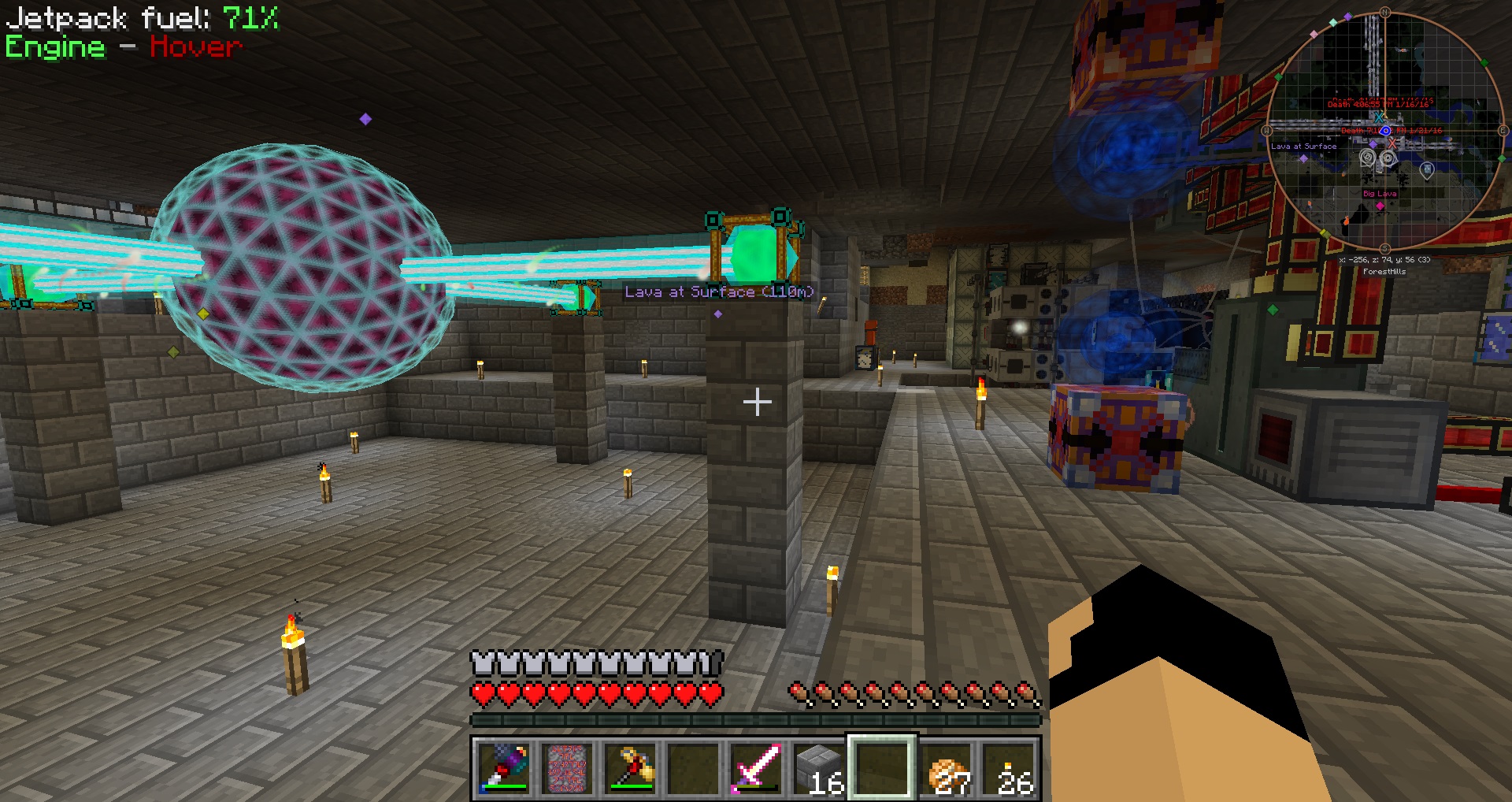Screen dimensions: 1512x802
Task: Select the torch stack of 26
Action: [1011, 767]
